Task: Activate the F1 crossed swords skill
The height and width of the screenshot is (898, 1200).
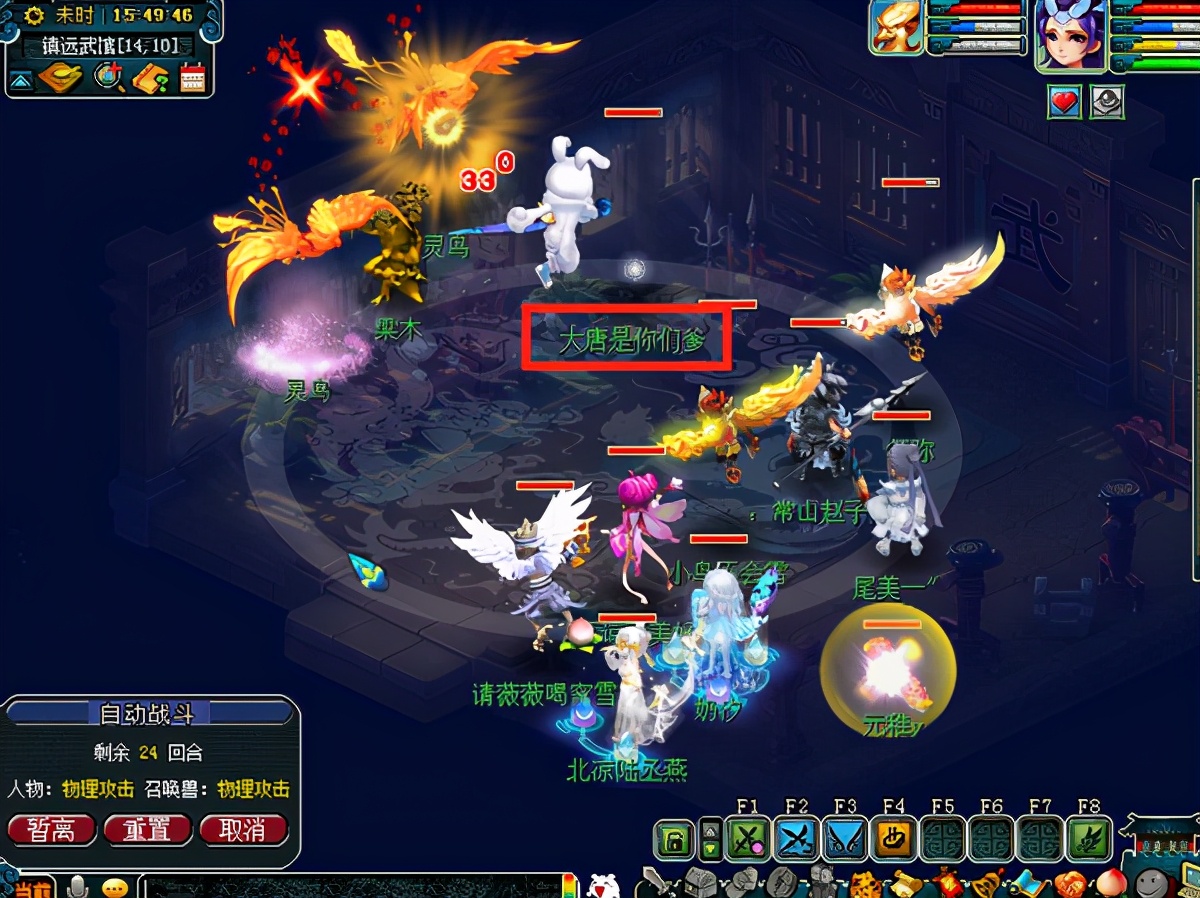Action: (747, 839)
